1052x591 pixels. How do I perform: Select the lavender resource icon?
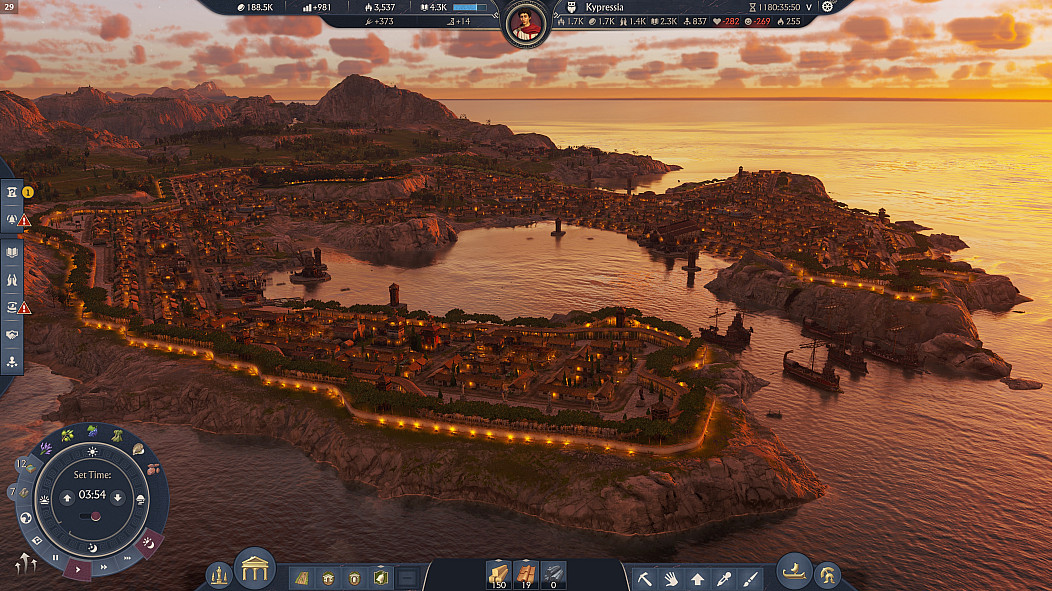45,447
